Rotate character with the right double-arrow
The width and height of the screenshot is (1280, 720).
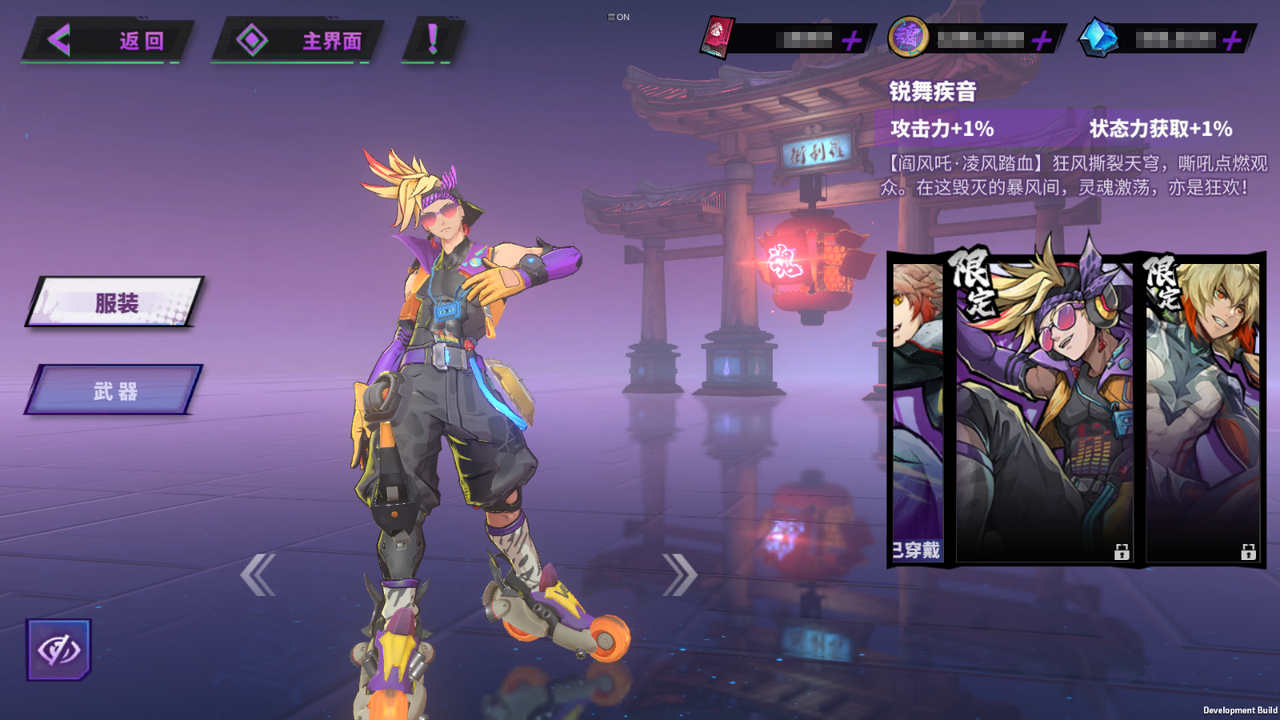(x=680, y=574)
